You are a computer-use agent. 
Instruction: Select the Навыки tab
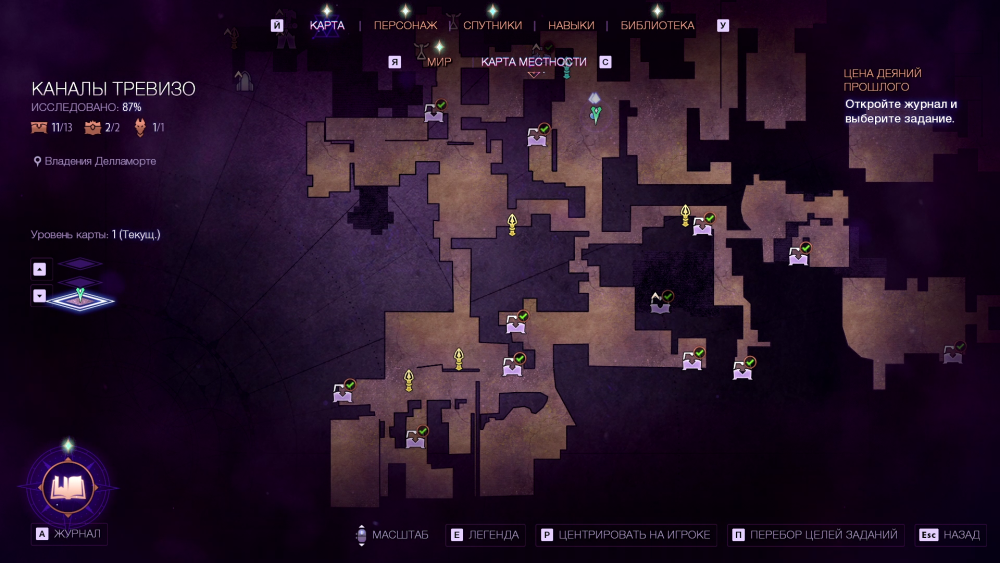pyautogui.click(x=571, y=25)
